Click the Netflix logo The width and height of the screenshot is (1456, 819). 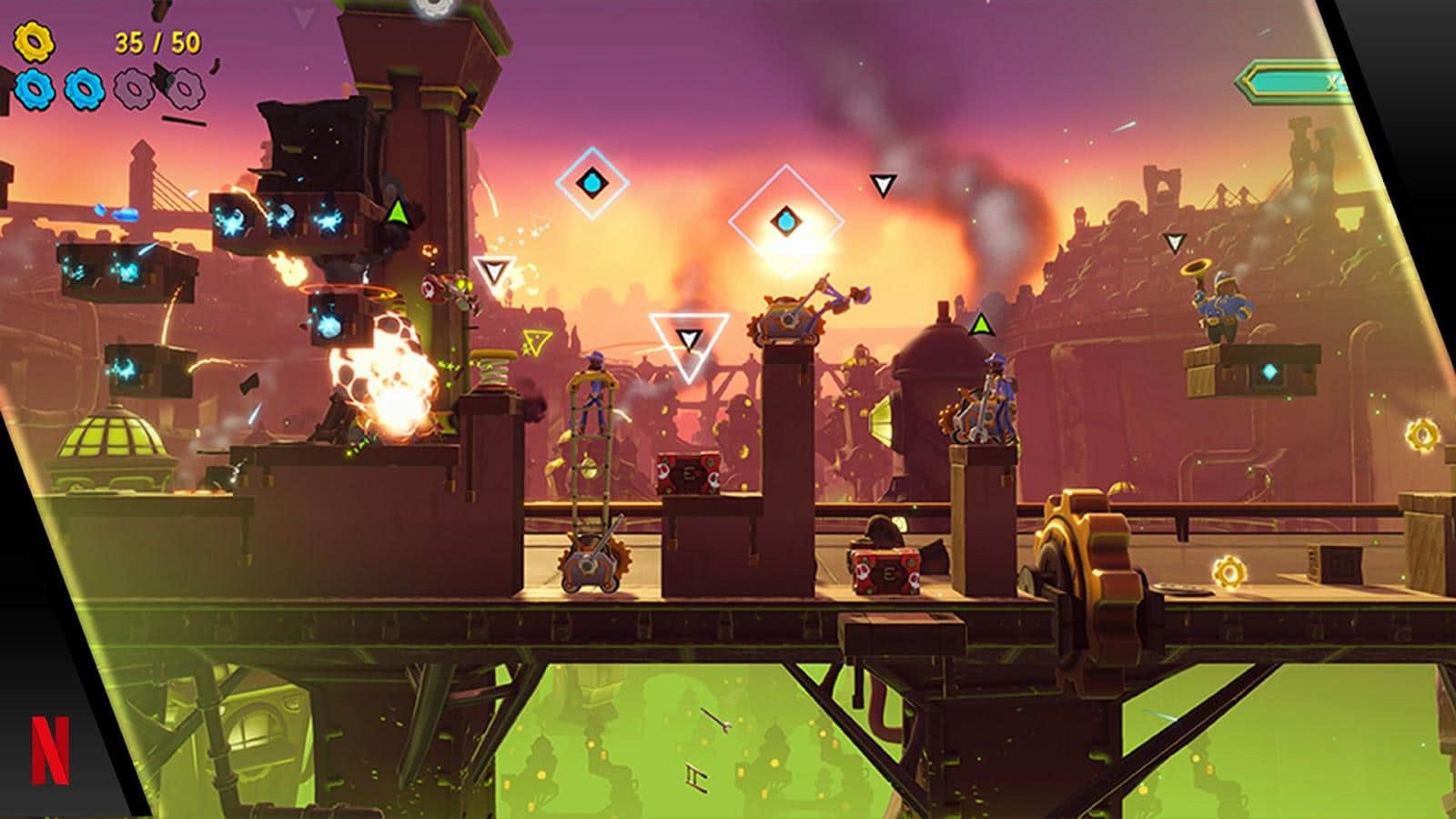[x=50, y=749]
